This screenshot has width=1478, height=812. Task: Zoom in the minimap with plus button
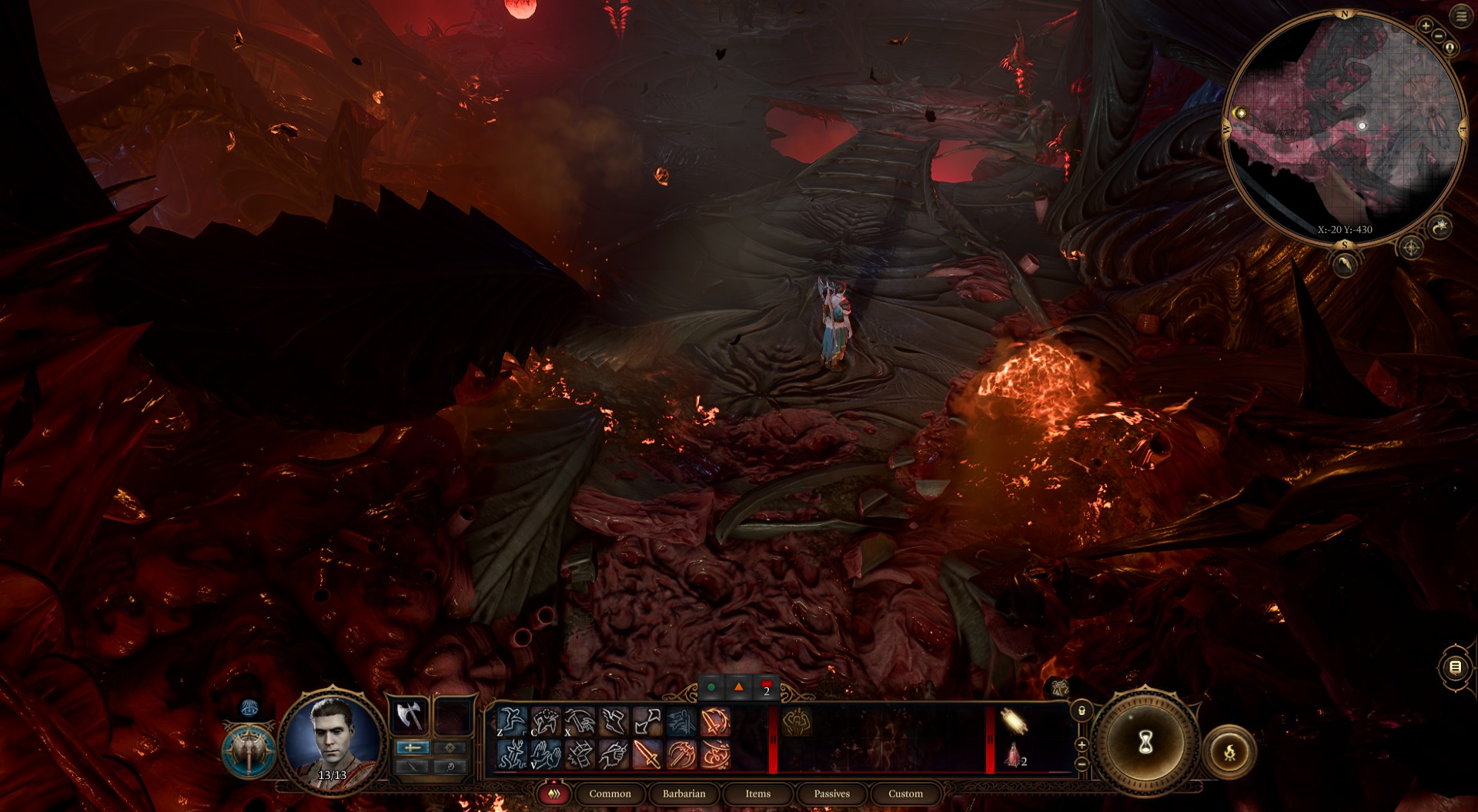(x=1426, y=26)
